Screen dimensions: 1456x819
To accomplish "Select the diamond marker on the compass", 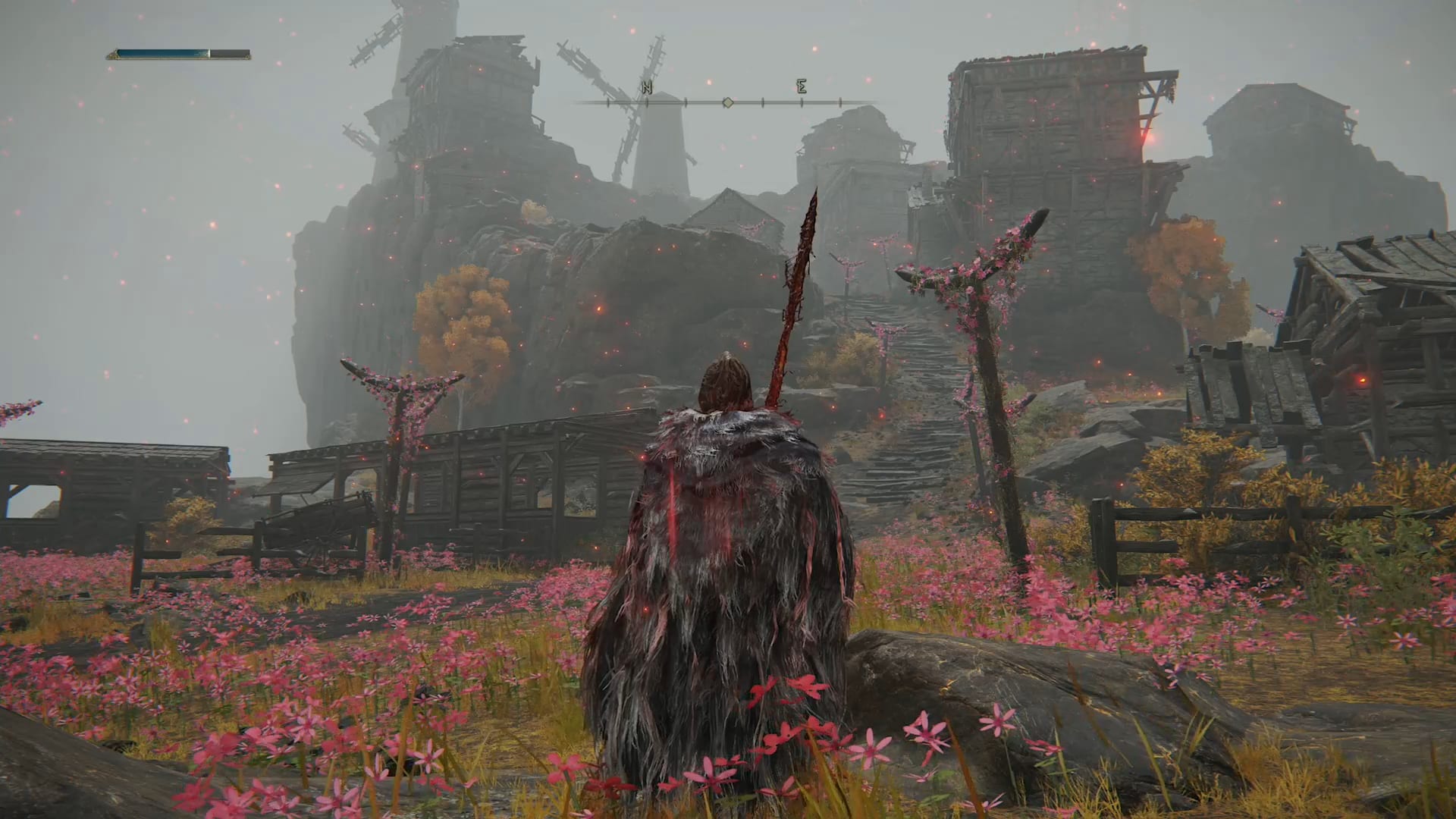I will pyautogui.click(x=727, y=102).
